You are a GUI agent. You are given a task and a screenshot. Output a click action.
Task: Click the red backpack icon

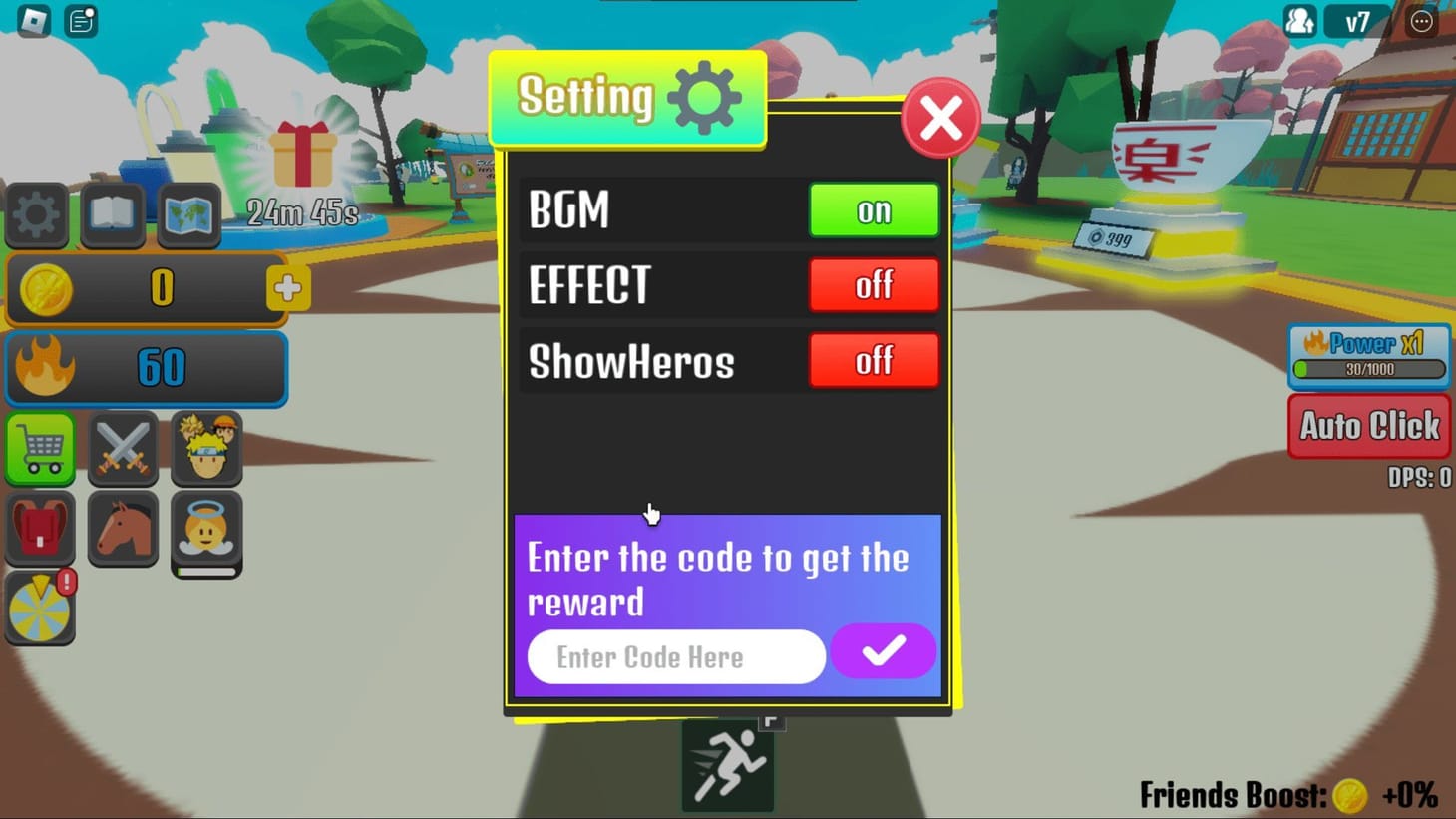pos(39,529)
